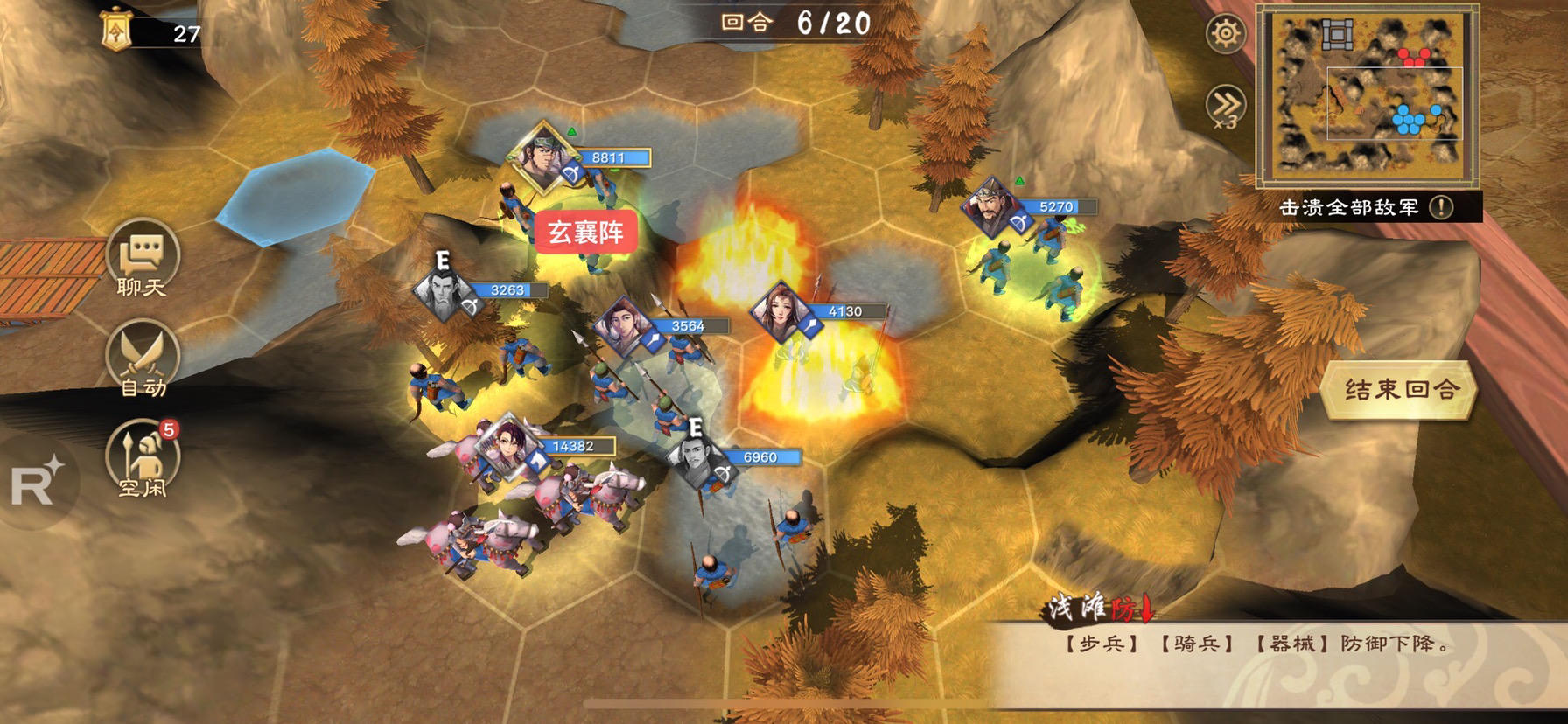The width and height of the screenshot is (1568, 724).
Task: Select the greyed general with 6960 troops
Action: click(696, 459)
